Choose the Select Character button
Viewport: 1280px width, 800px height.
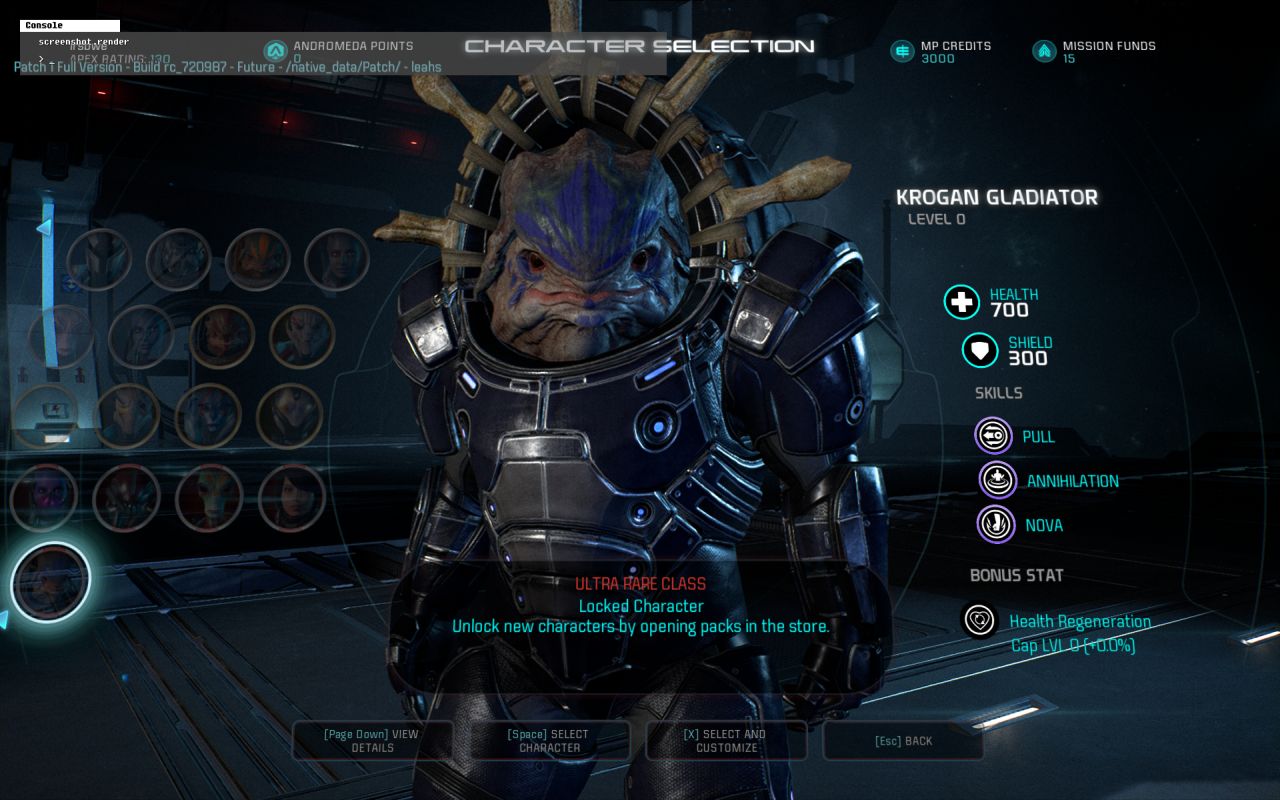549,741
